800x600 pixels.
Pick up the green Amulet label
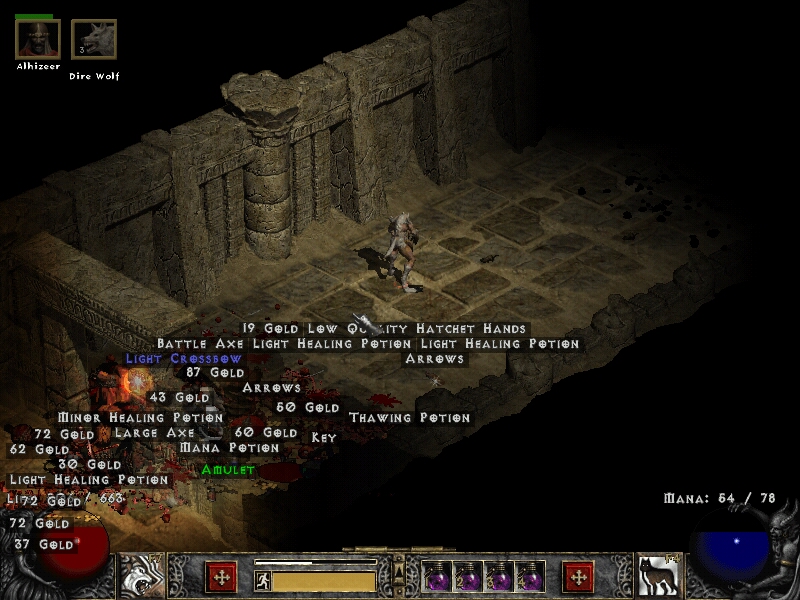point(228,469)
